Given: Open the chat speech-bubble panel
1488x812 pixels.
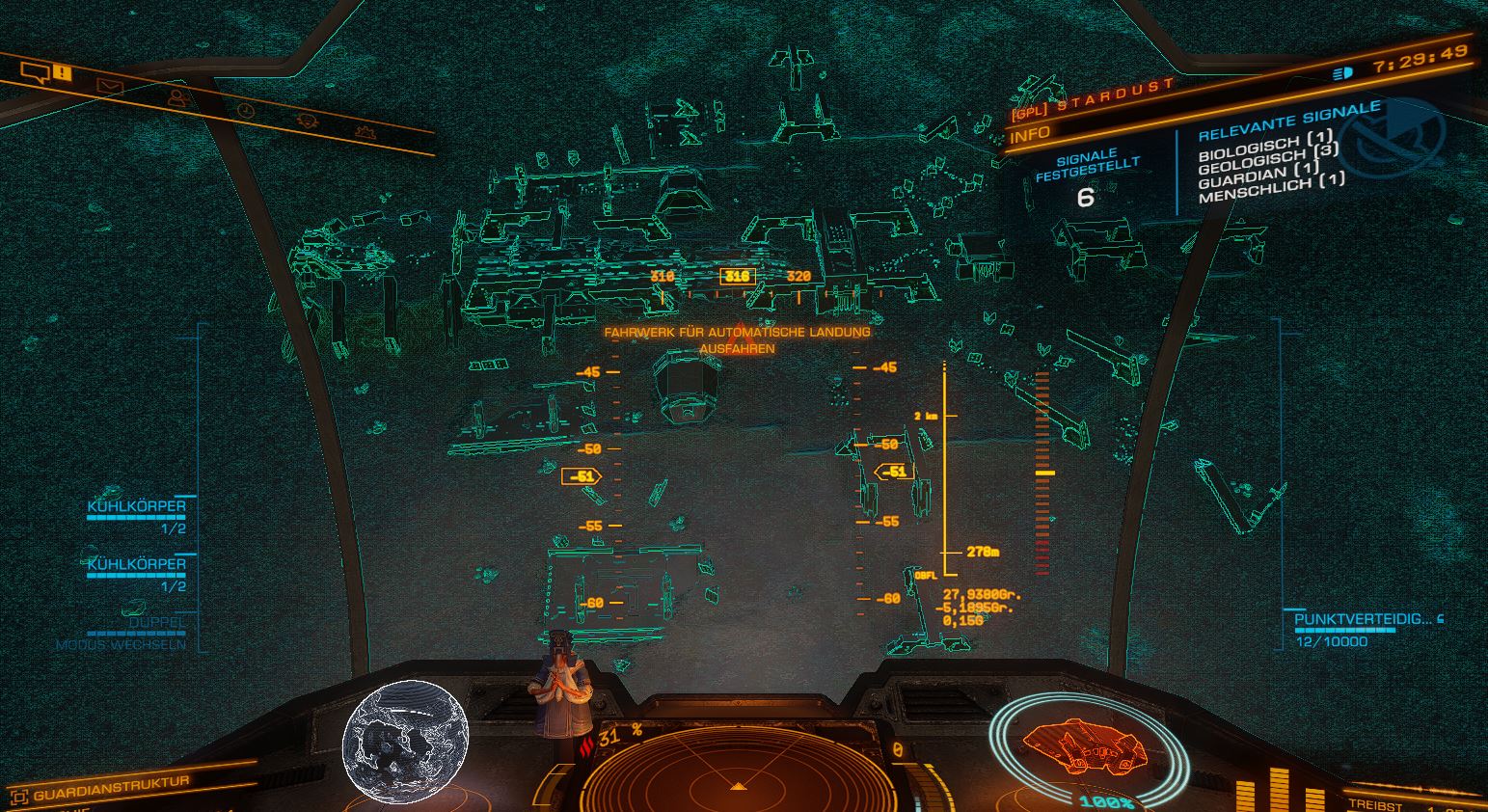Looking at the screenshot, I should coord(35,71).
